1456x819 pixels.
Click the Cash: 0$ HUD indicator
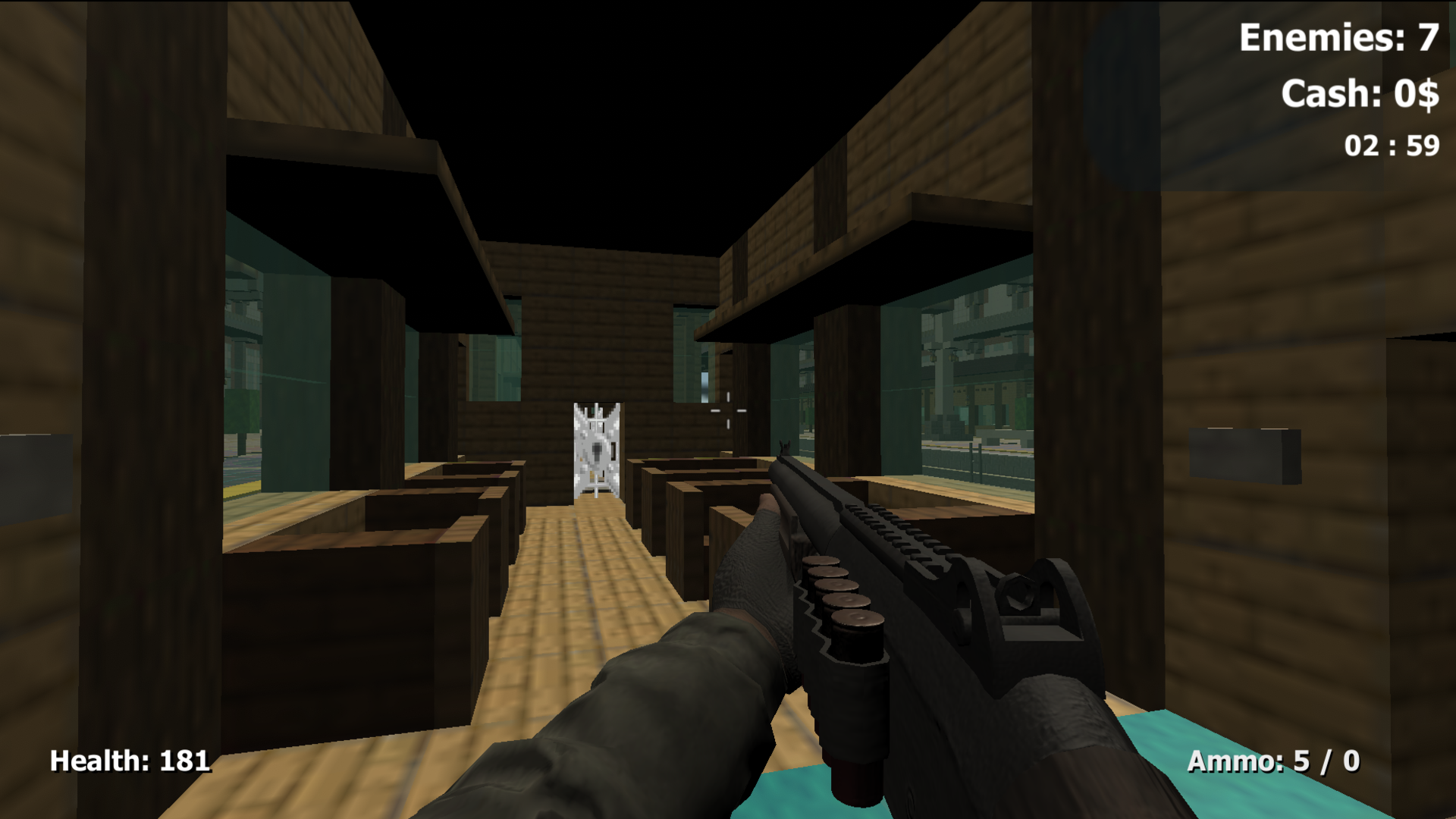1356,94
